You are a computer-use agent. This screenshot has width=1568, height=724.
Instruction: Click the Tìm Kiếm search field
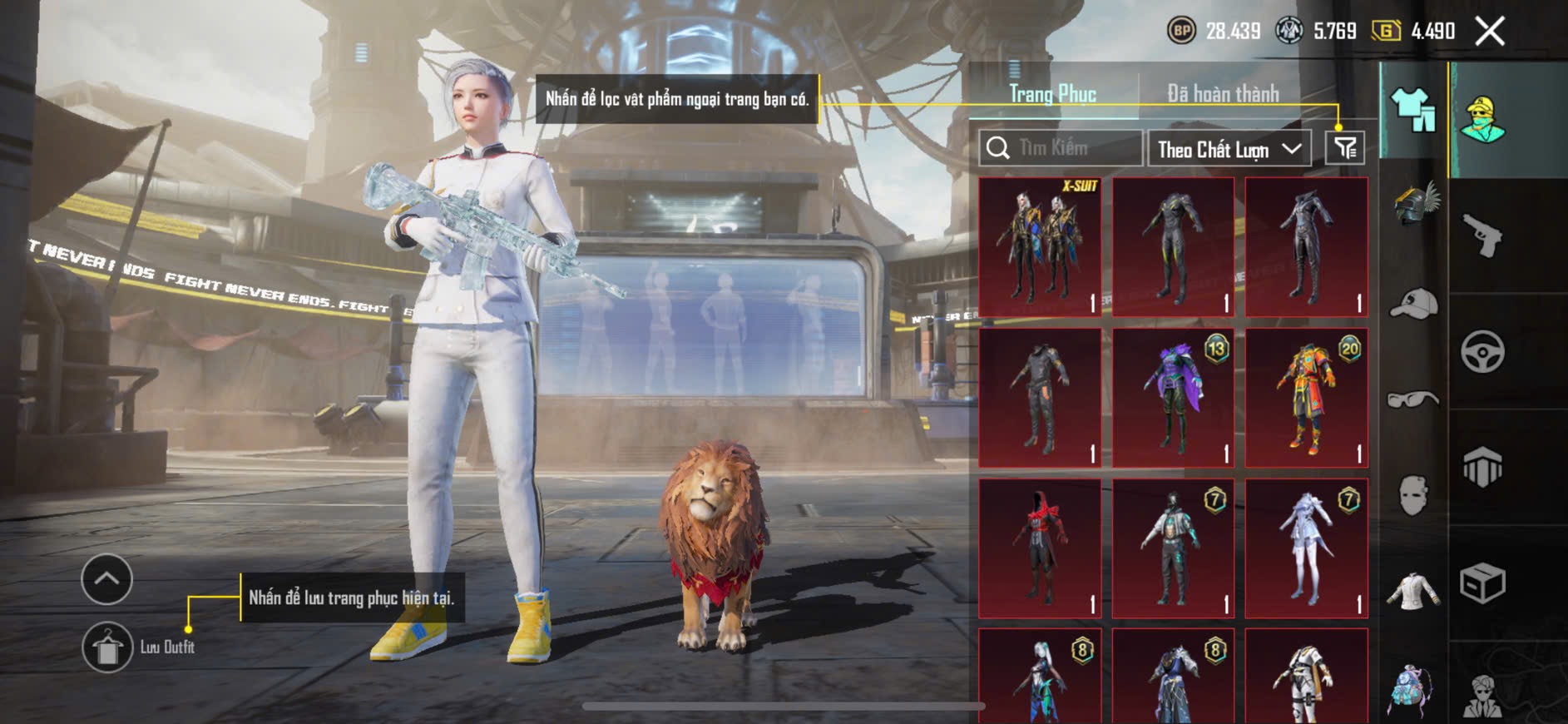1061,148
